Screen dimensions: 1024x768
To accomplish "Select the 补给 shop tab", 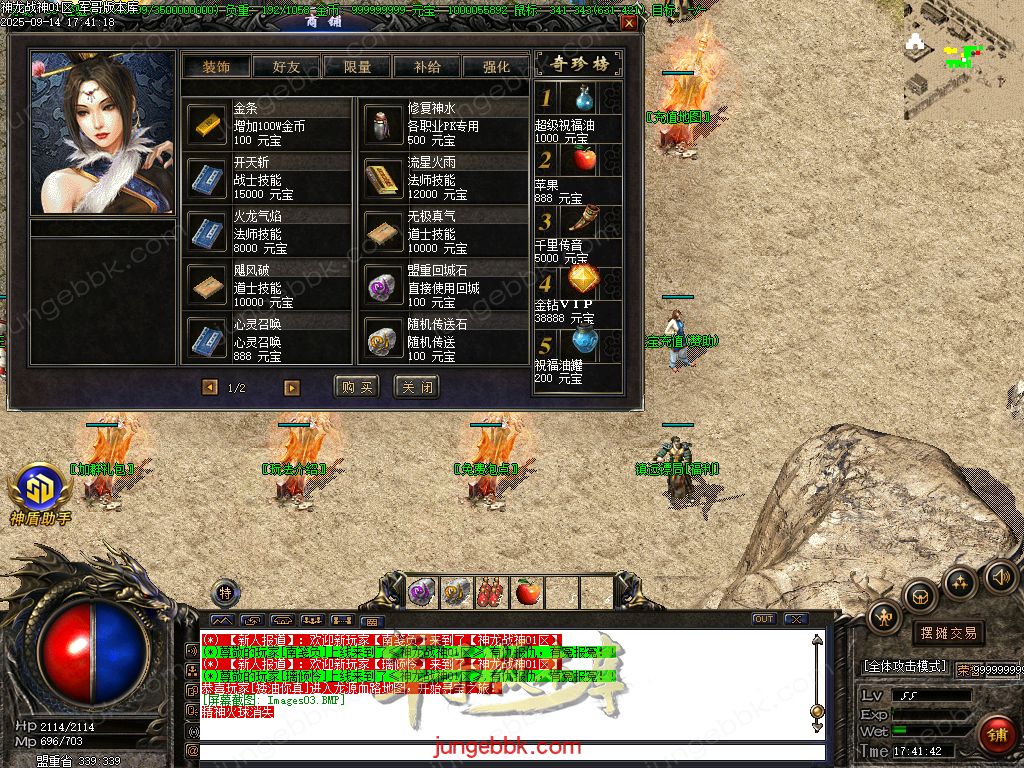I will tap(427, 67).
